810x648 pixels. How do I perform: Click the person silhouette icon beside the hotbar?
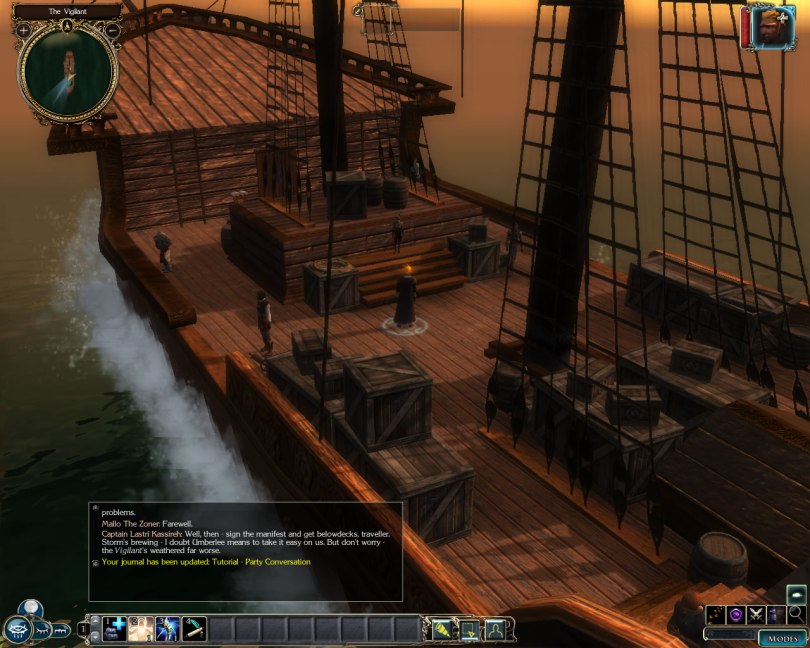[494, 629]
